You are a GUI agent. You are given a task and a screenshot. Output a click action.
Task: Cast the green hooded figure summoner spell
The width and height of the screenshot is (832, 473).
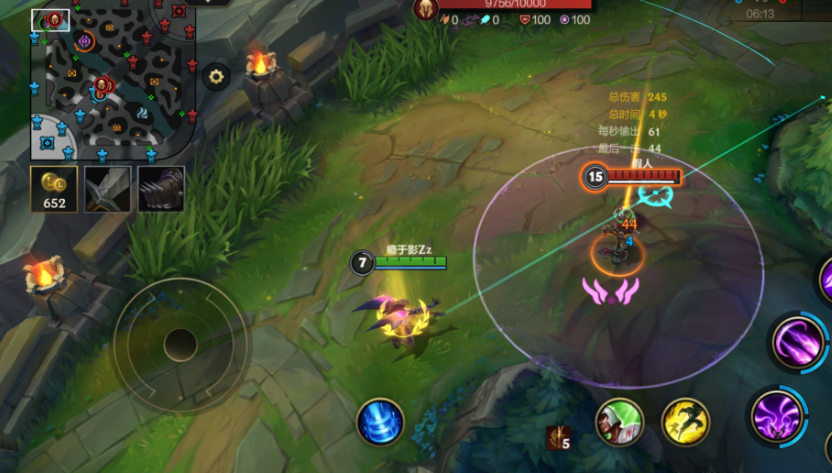[x=619, y=422]
